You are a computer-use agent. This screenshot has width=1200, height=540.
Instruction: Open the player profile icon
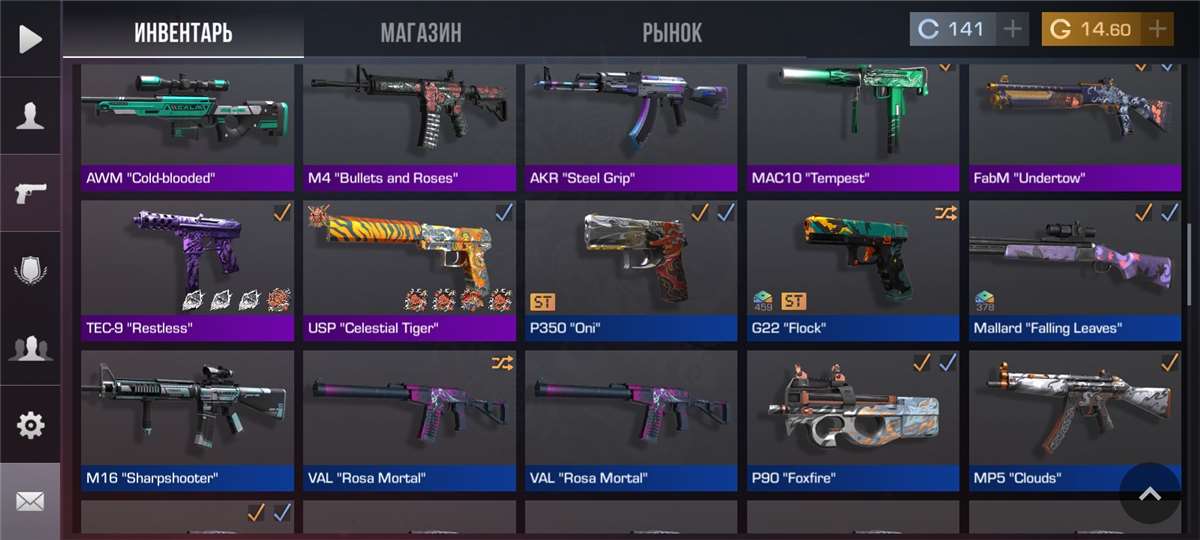(30, 116)
